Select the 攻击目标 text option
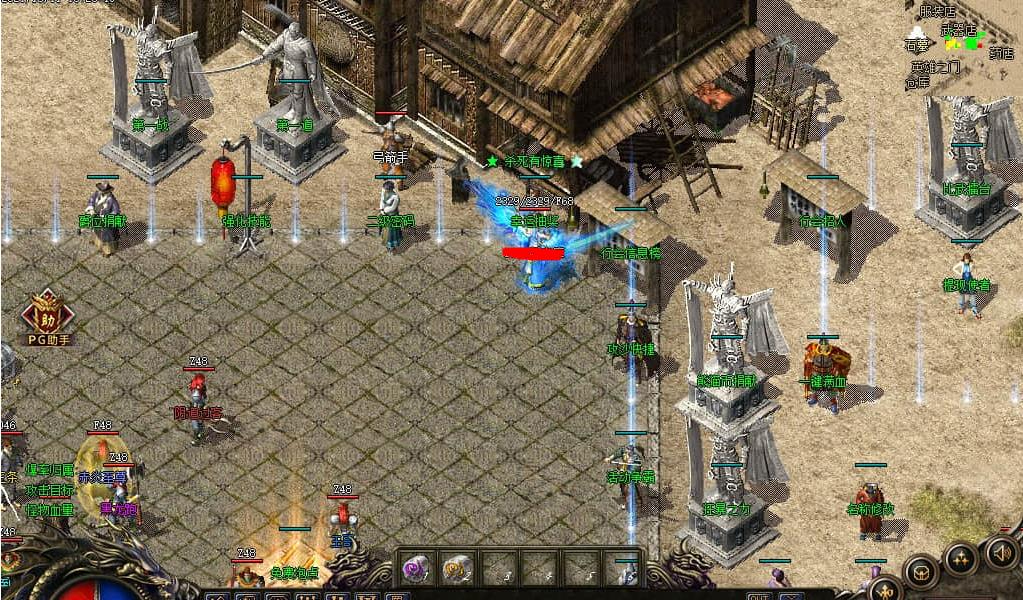Viewport: 1023px width, 600px height. pyautogui.click(x=50, y=490)
